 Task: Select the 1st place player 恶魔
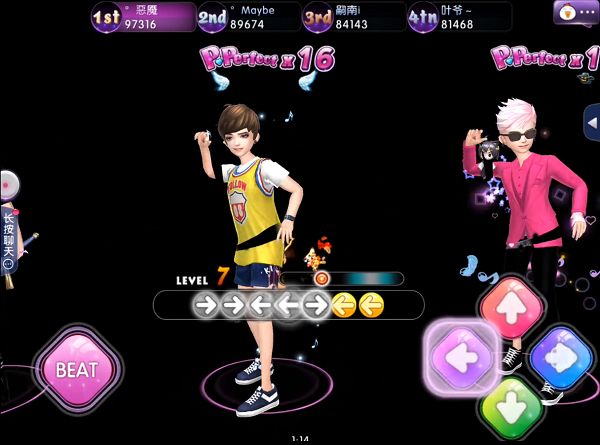(142, 16)
